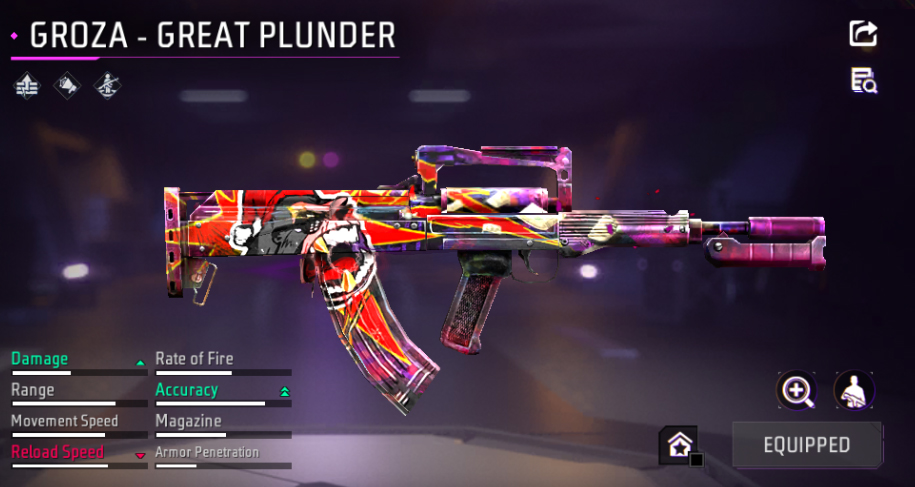
Task: Share the Groza Great Plunder skin
Action: 863,33
